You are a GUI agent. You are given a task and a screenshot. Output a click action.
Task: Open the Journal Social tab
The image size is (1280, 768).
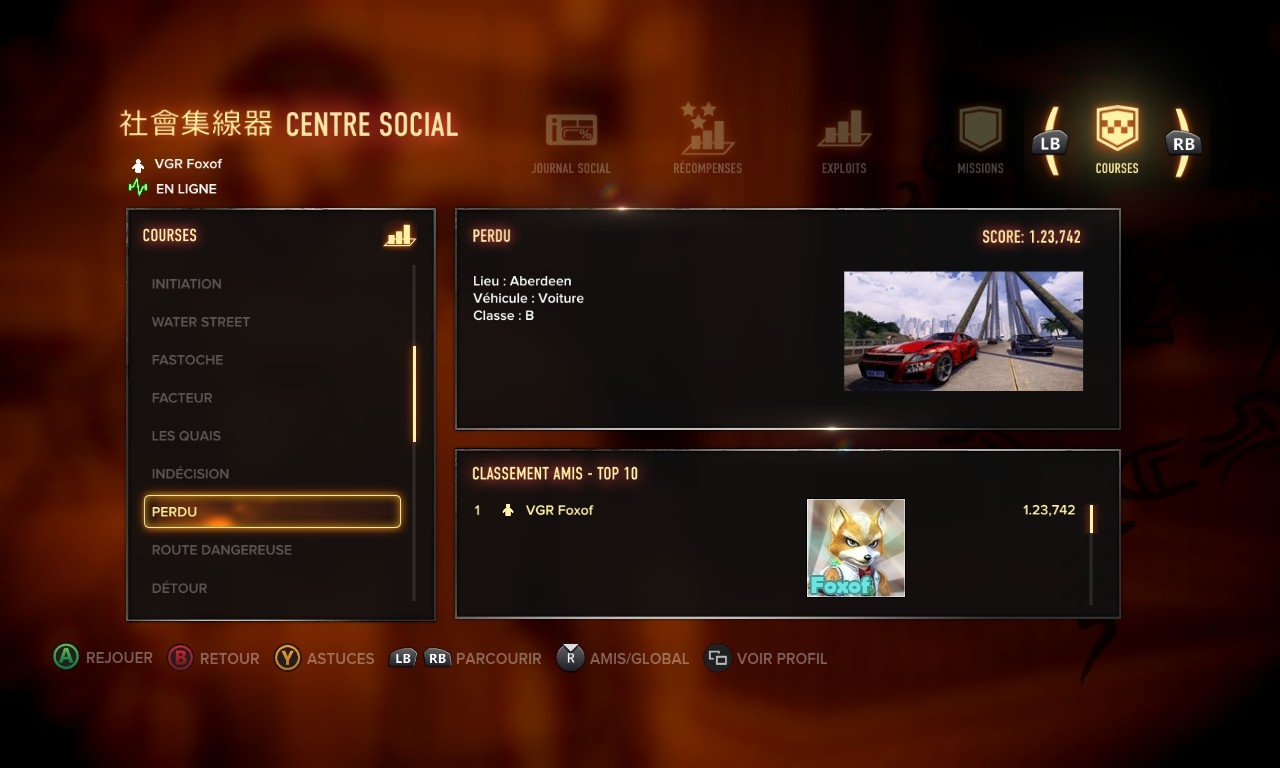pyautogui.click(x=571, y=142)
